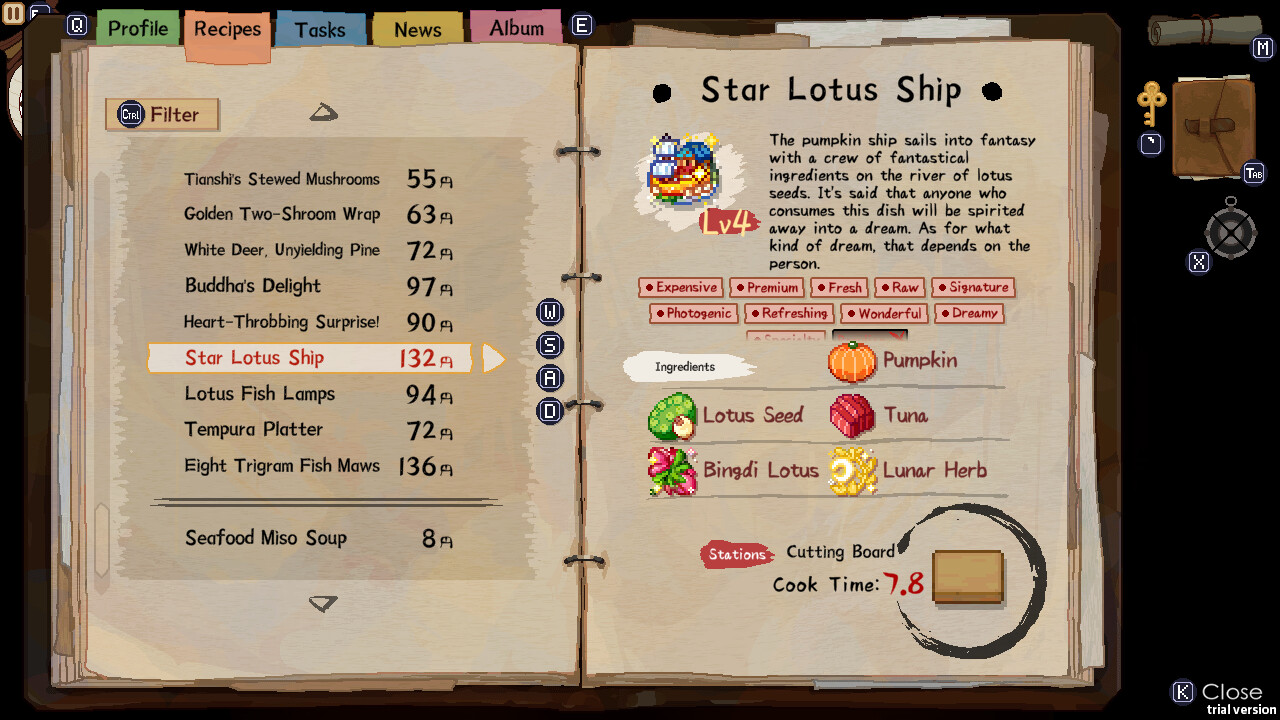The image size is (1280, 720).
Task: Select the Pumpkin ingredient icon
Action: tap(852, 362)
